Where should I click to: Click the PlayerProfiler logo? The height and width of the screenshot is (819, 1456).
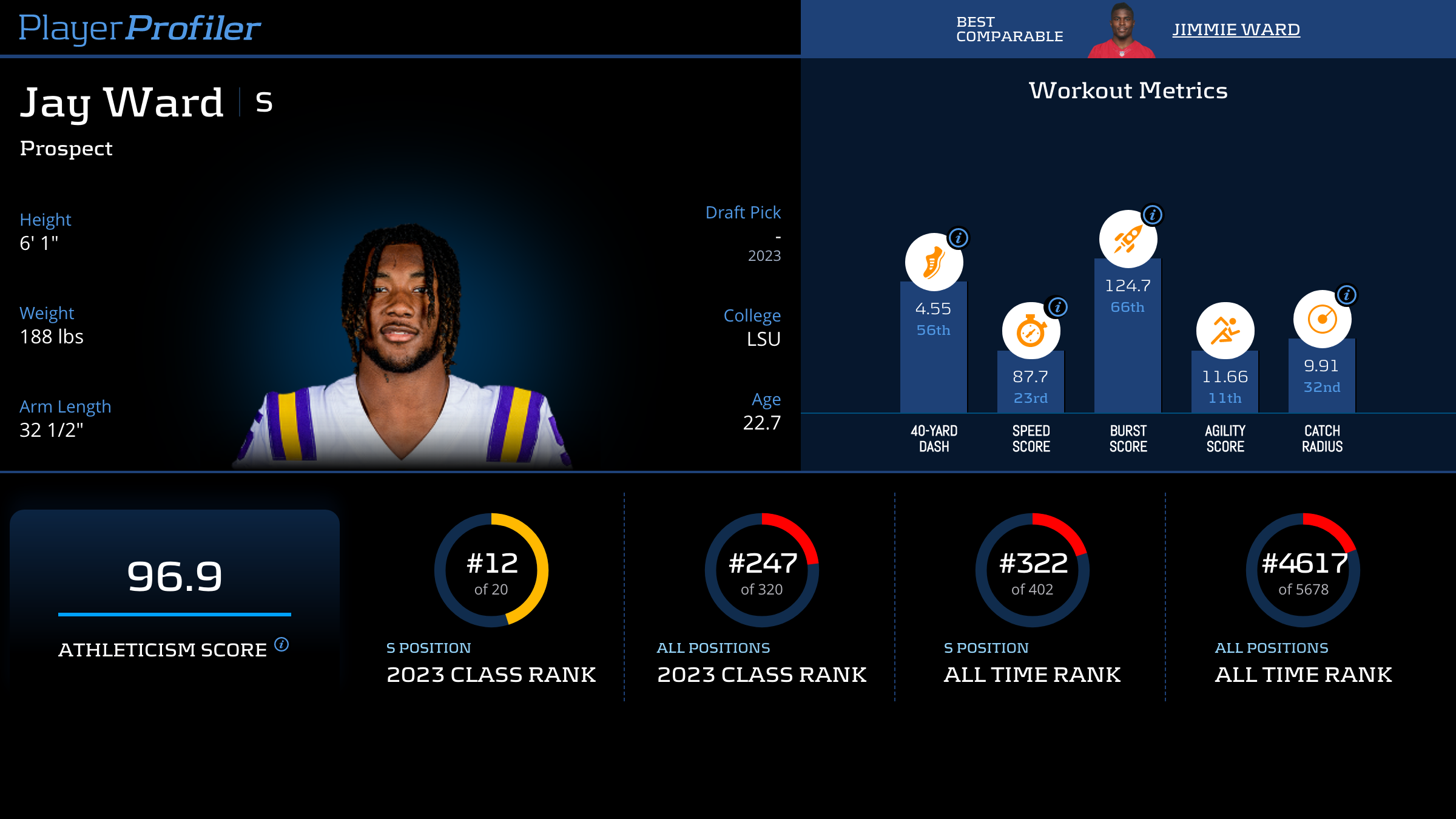140,28
